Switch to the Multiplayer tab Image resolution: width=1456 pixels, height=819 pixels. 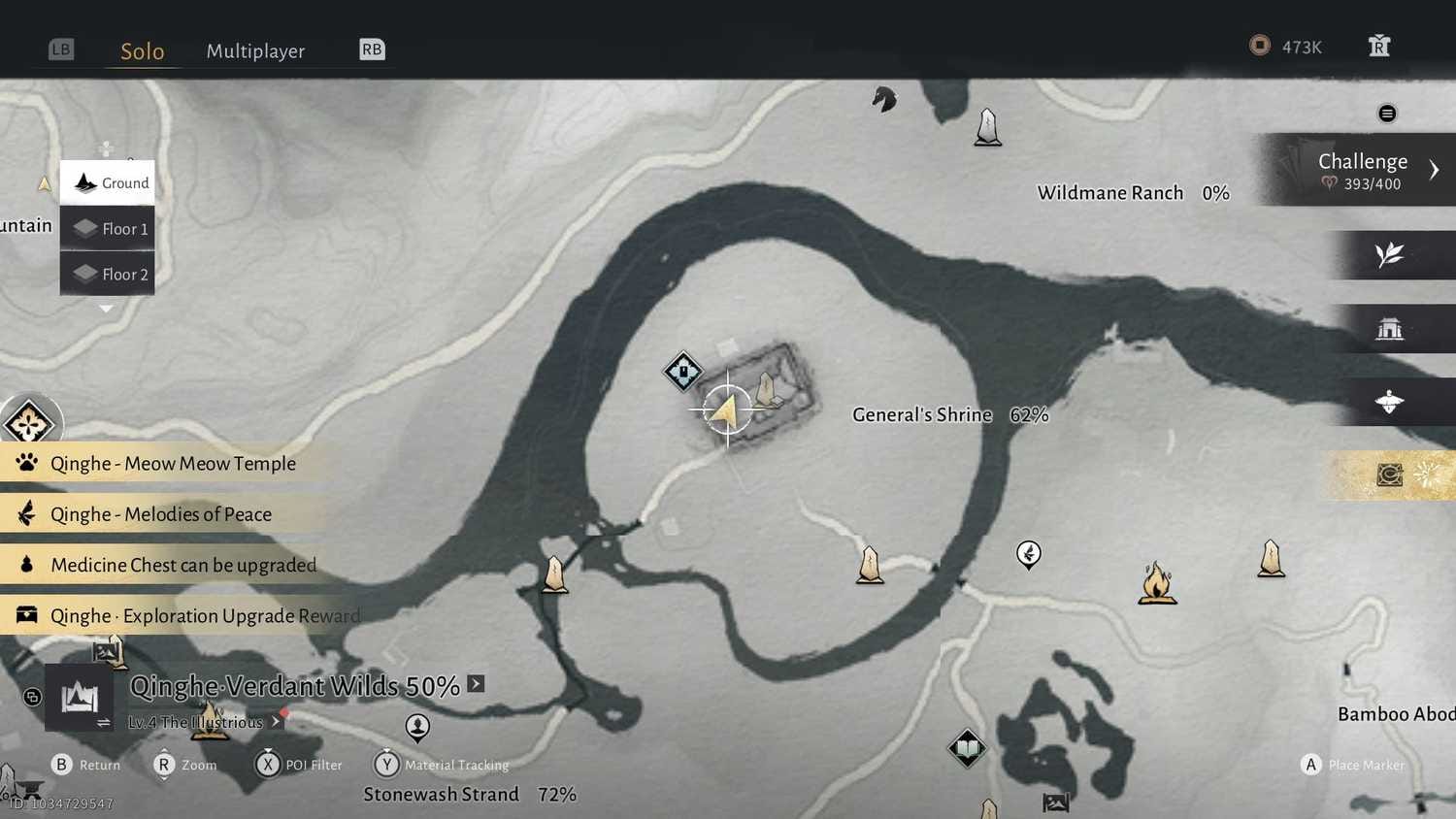[x=255, y=50]
